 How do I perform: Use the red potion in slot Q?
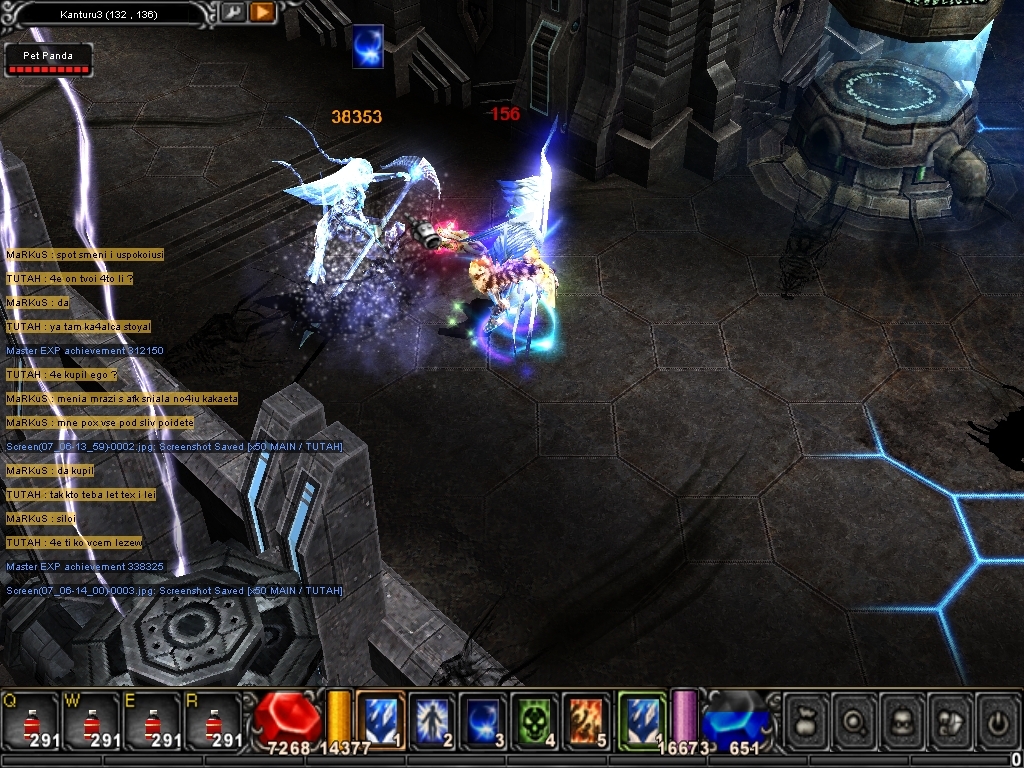[29, 722]
